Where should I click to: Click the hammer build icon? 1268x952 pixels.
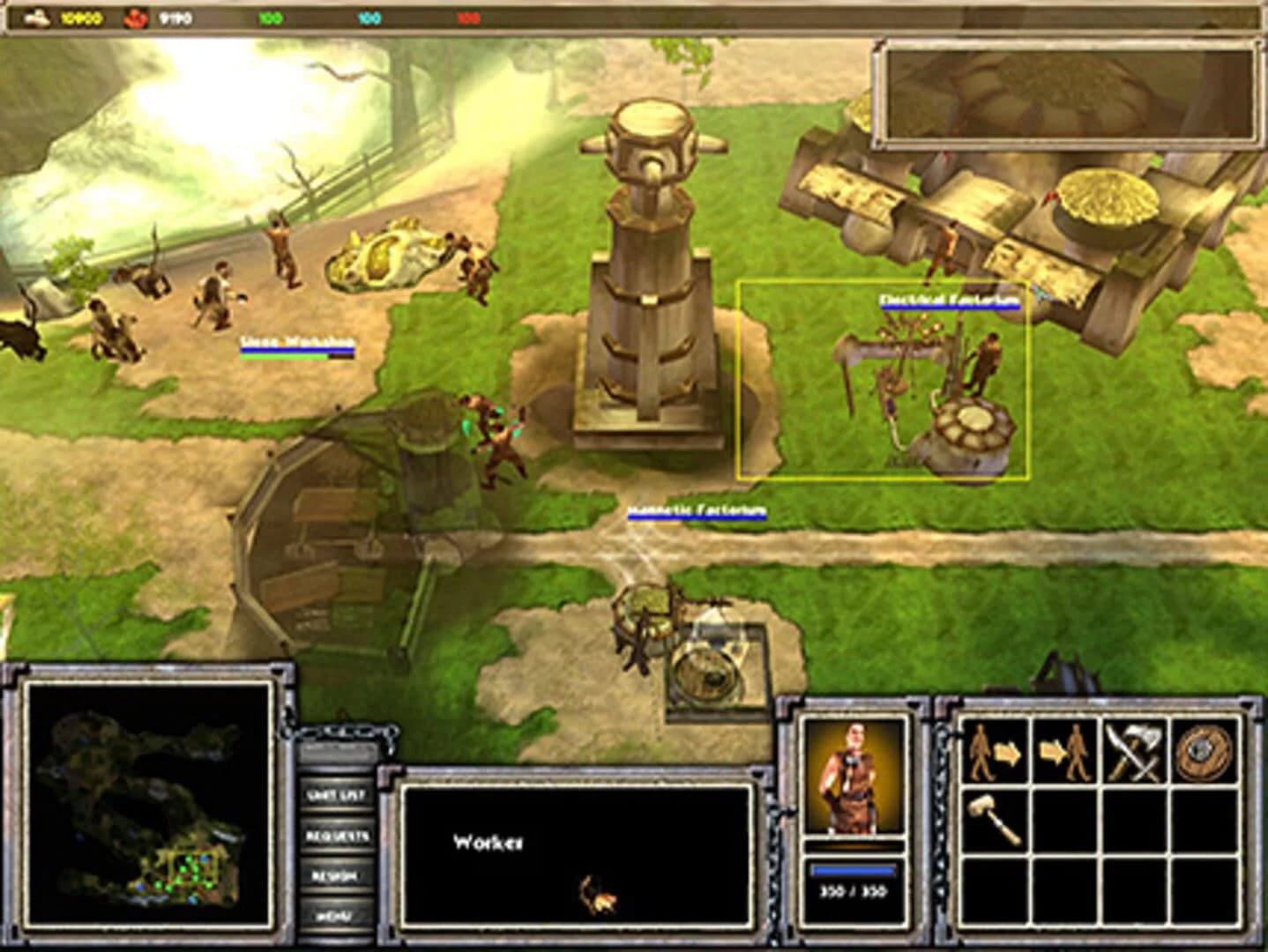[x=995, y=818]
